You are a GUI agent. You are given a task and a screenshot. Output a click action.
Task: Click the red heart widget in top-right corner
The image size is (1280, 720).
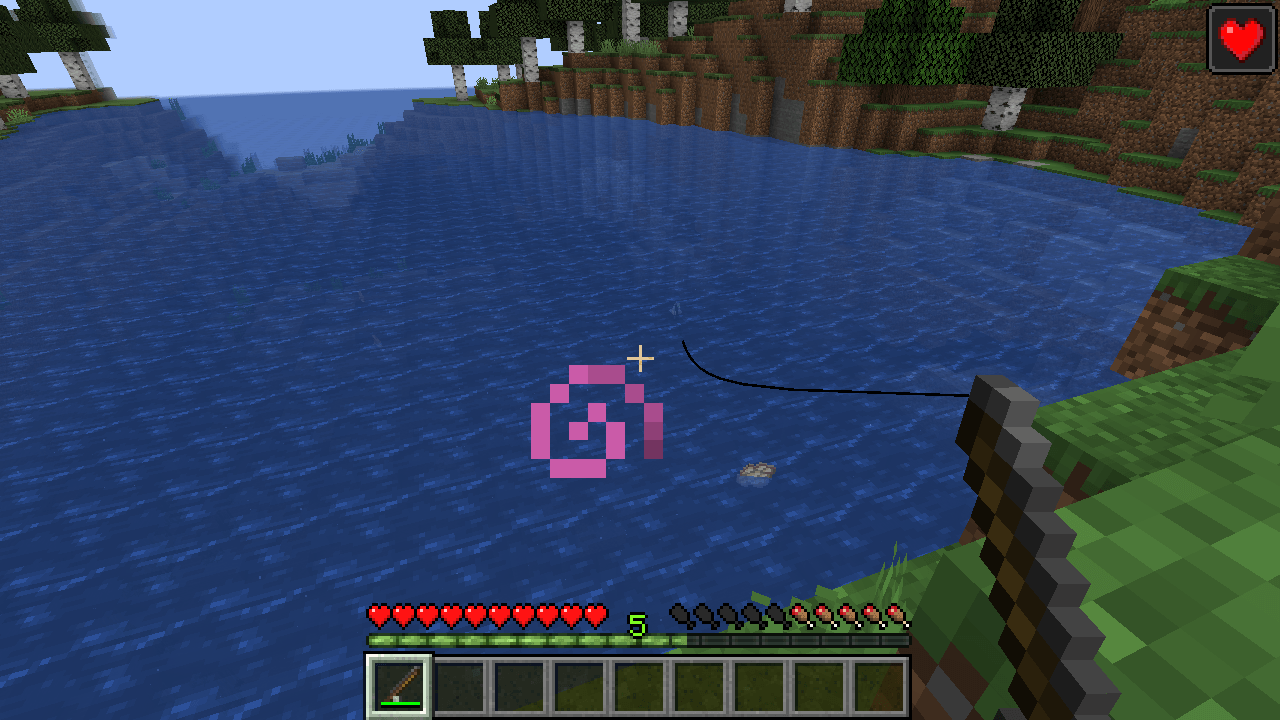coord(1241,39)
